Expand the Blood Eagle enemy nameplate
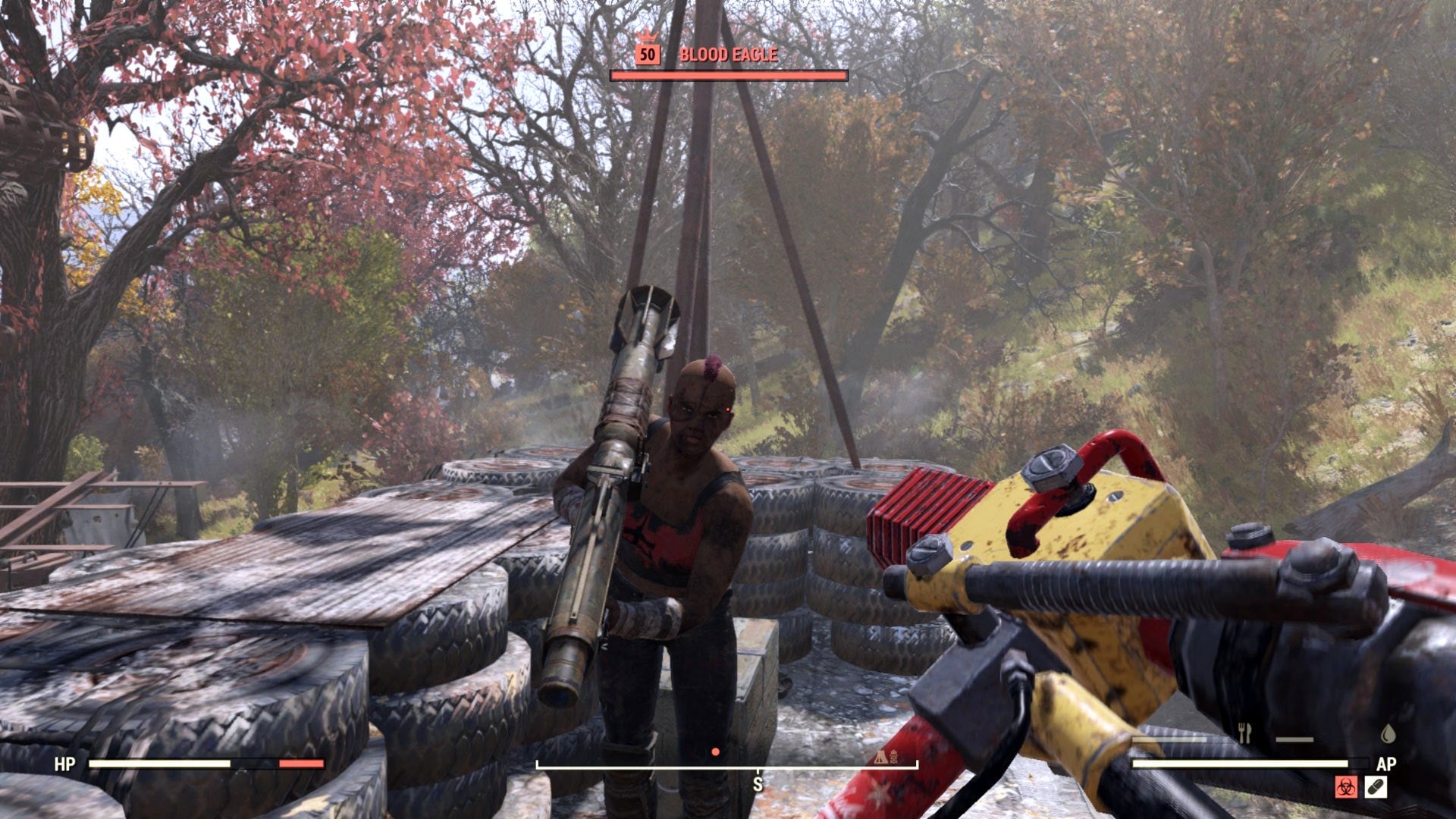1456x819 pixels. pos(728,55)
